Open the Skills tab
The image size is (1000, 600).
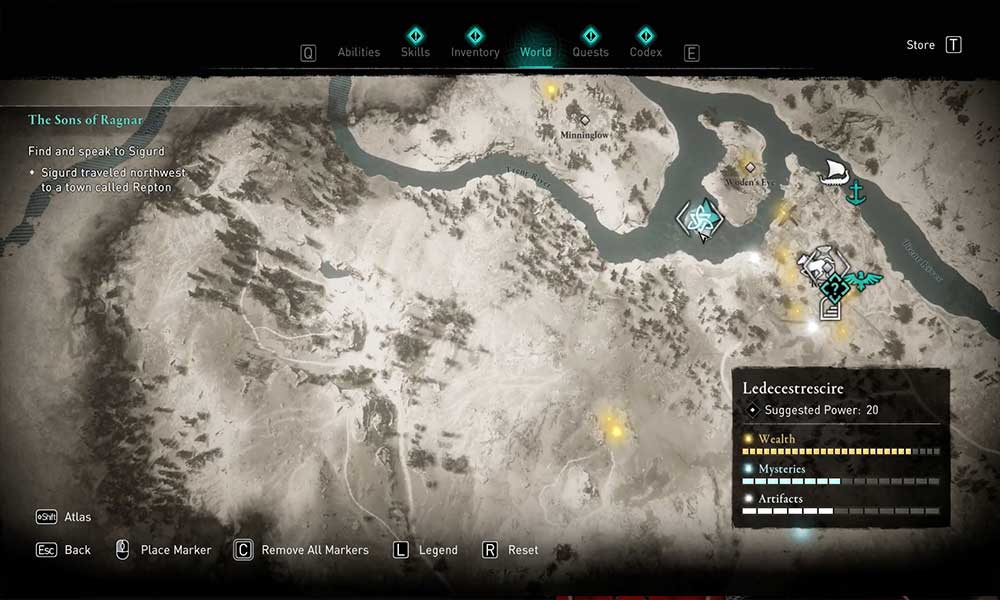415,52
